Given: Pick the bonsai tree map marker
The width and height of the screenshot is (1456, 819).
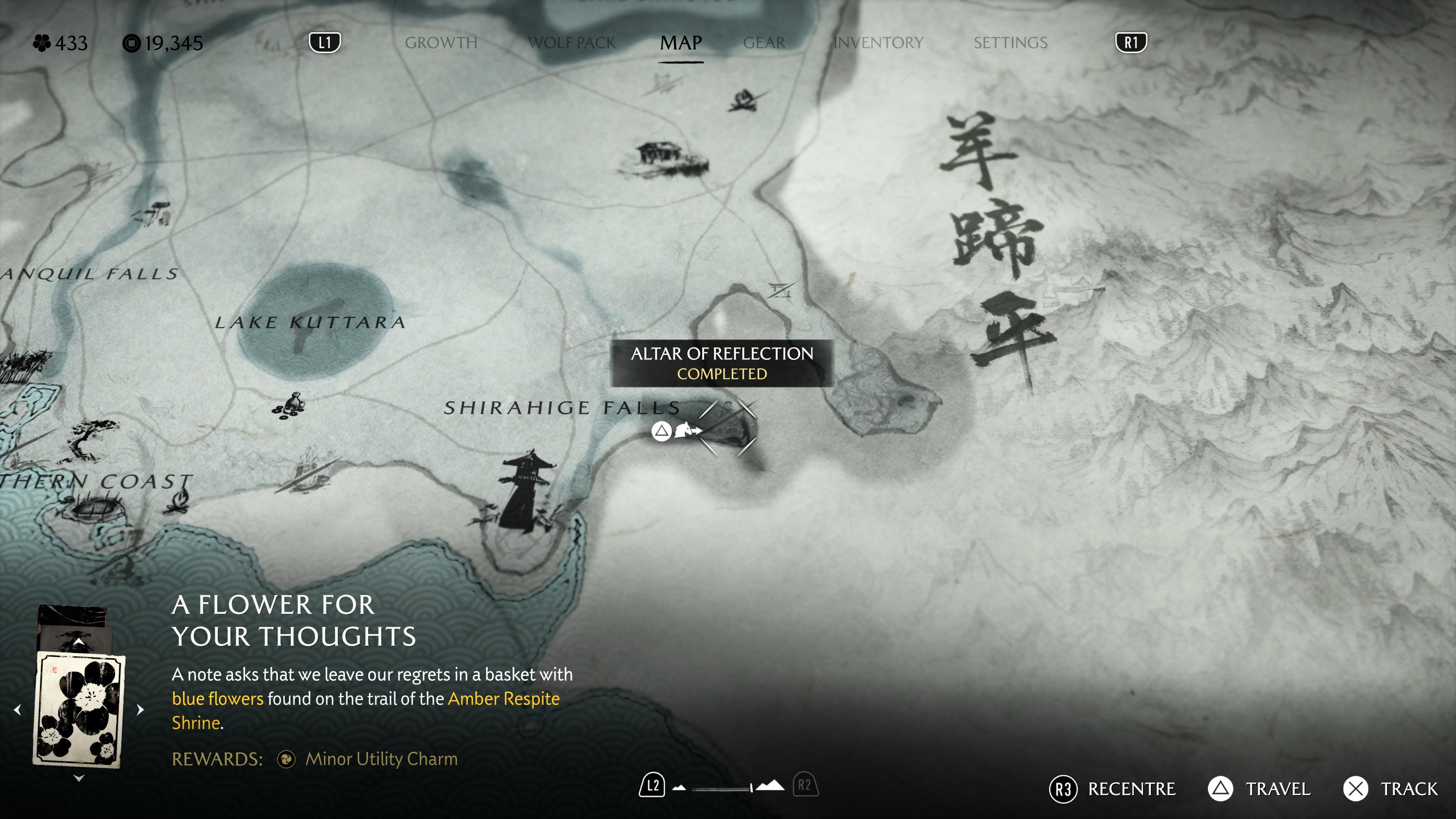Looking at the screenshot, I should (89, 438).
